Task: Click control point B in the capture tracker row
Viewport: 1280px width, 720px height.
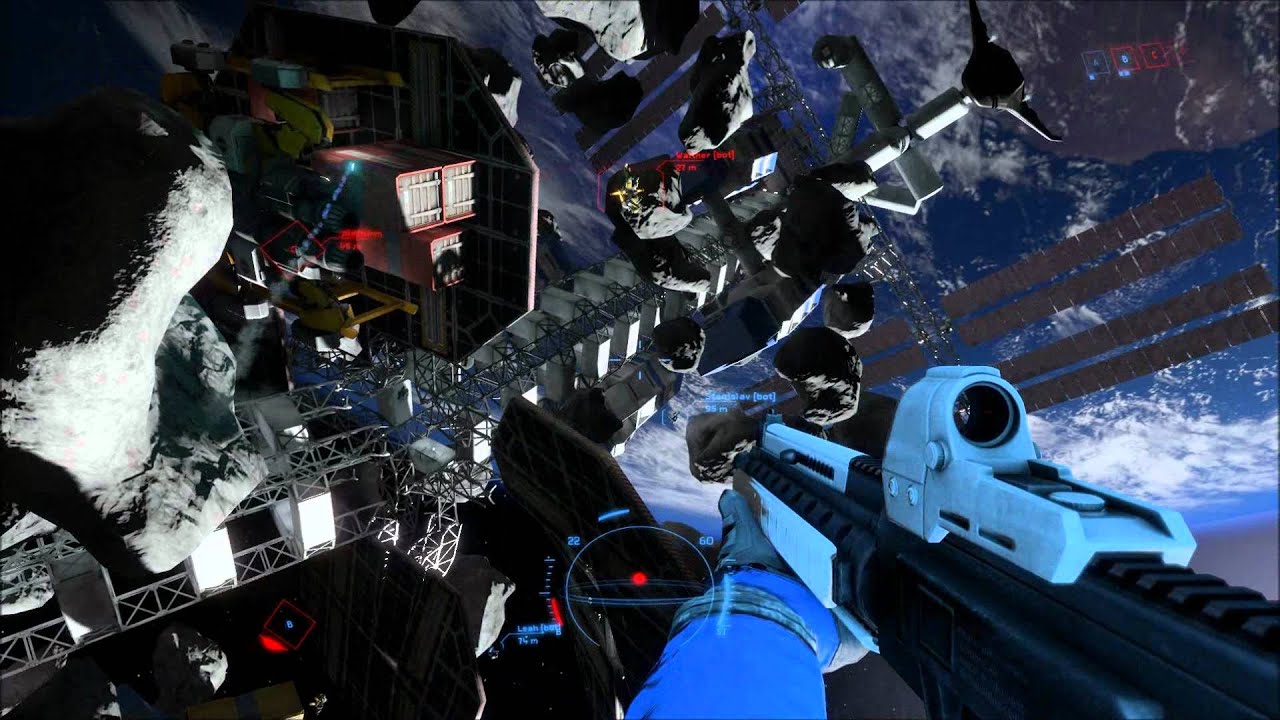Action: click(x=1125, y=60)
